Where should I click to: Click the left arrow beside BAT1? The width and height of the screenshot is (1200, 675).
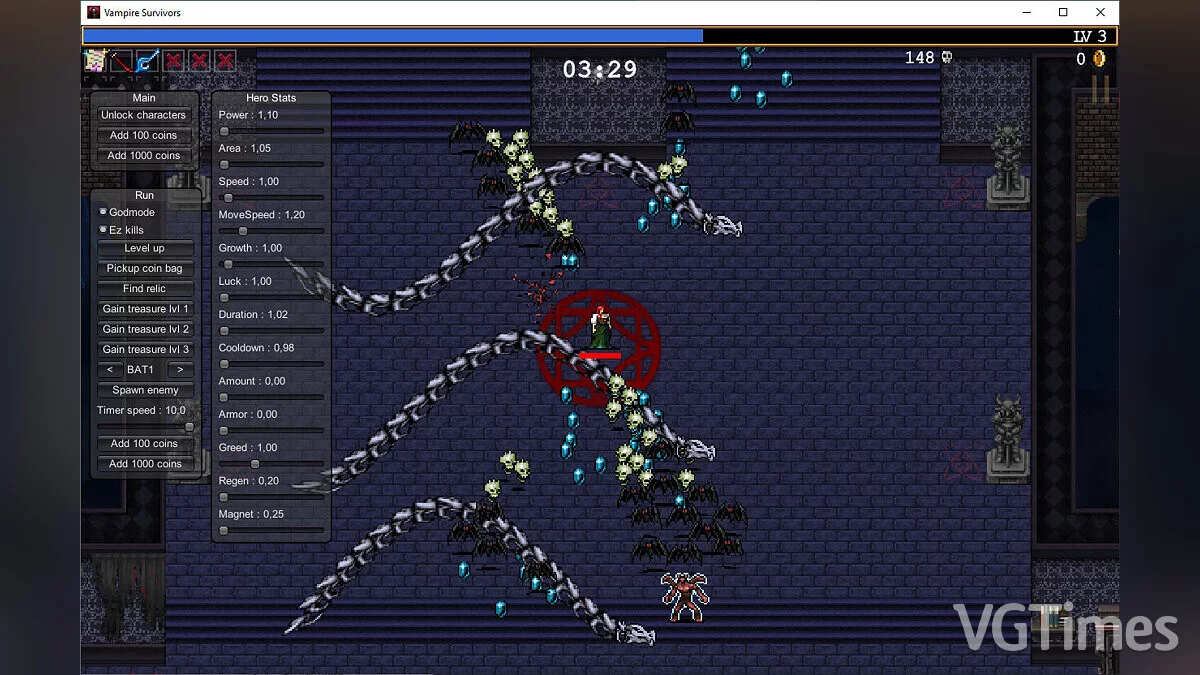[x=109, y=370]
